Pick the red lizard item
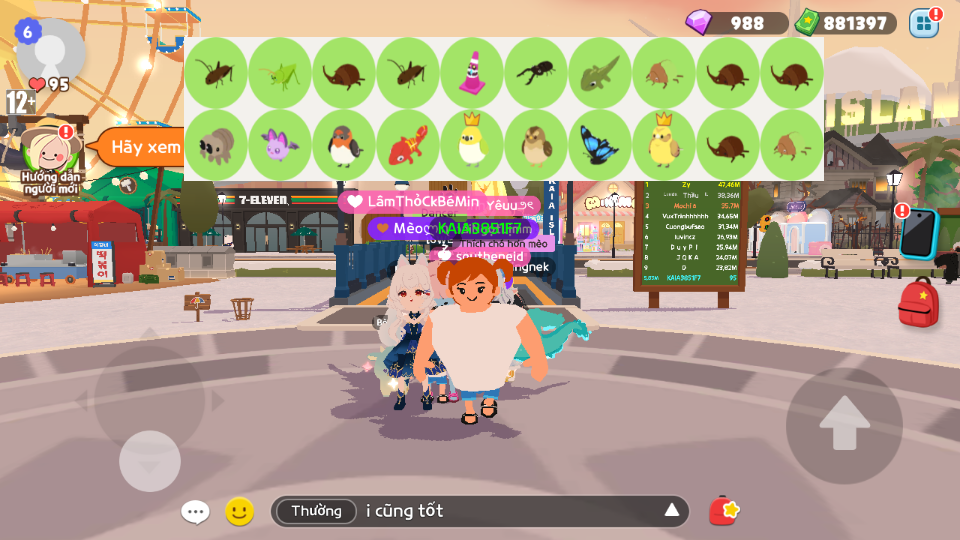This screenshot has height=540, width=960. tap(408, 145)
